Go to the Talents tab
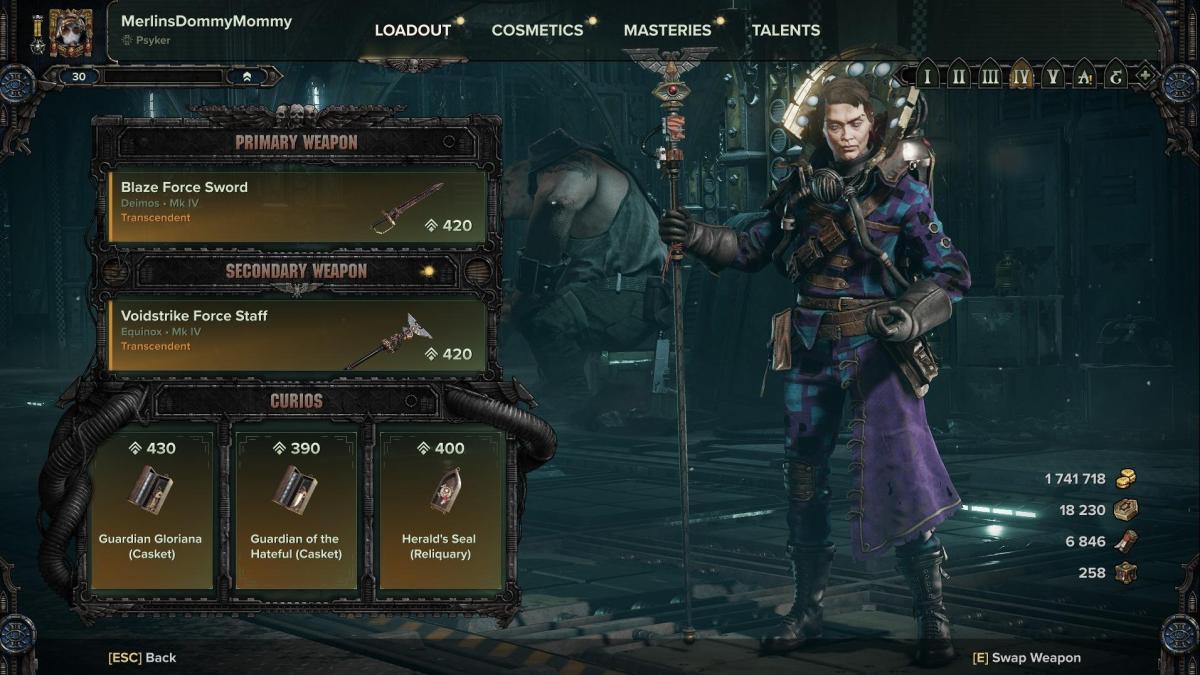The image size is (1200, 675). point(786,30)
